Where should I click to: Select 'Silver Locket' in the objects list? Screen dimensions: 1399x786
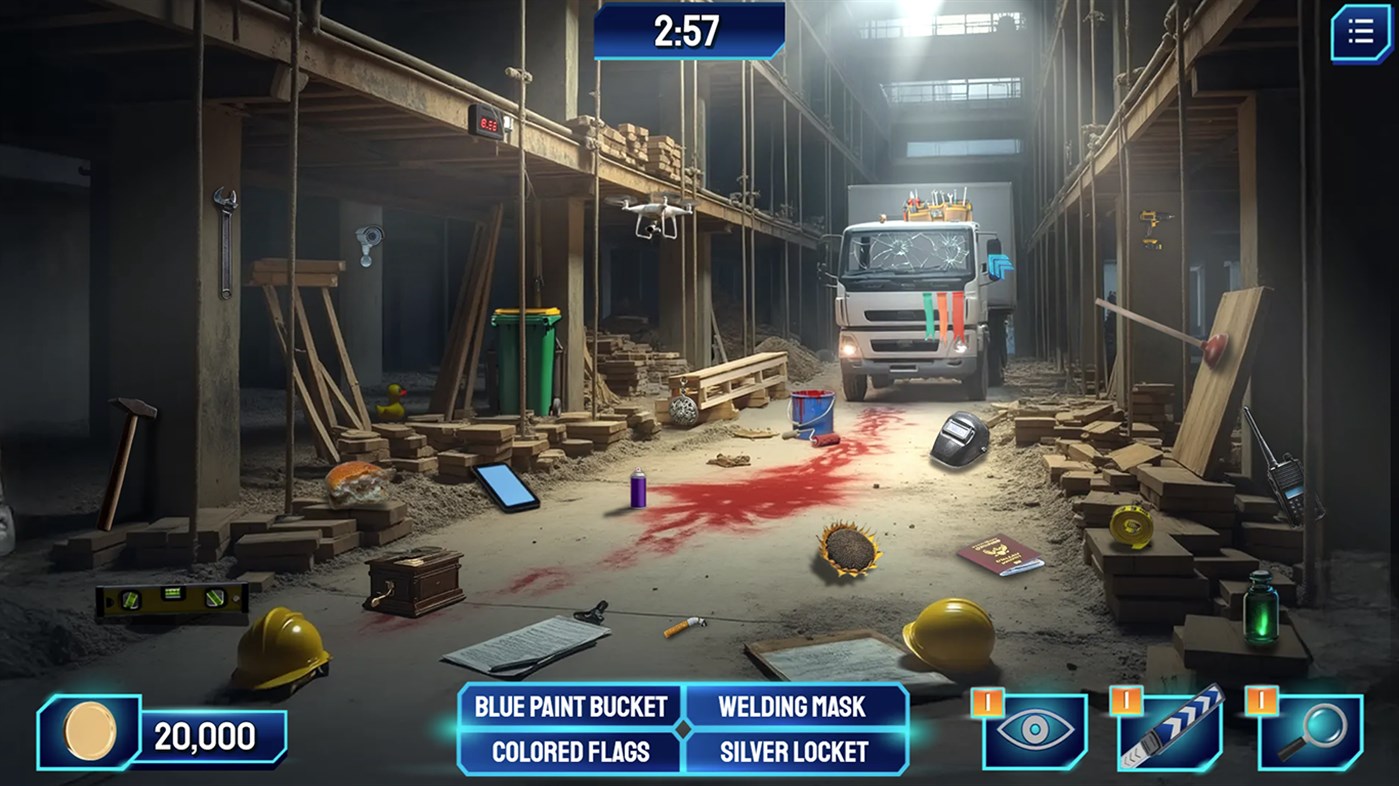coord(795,753)
